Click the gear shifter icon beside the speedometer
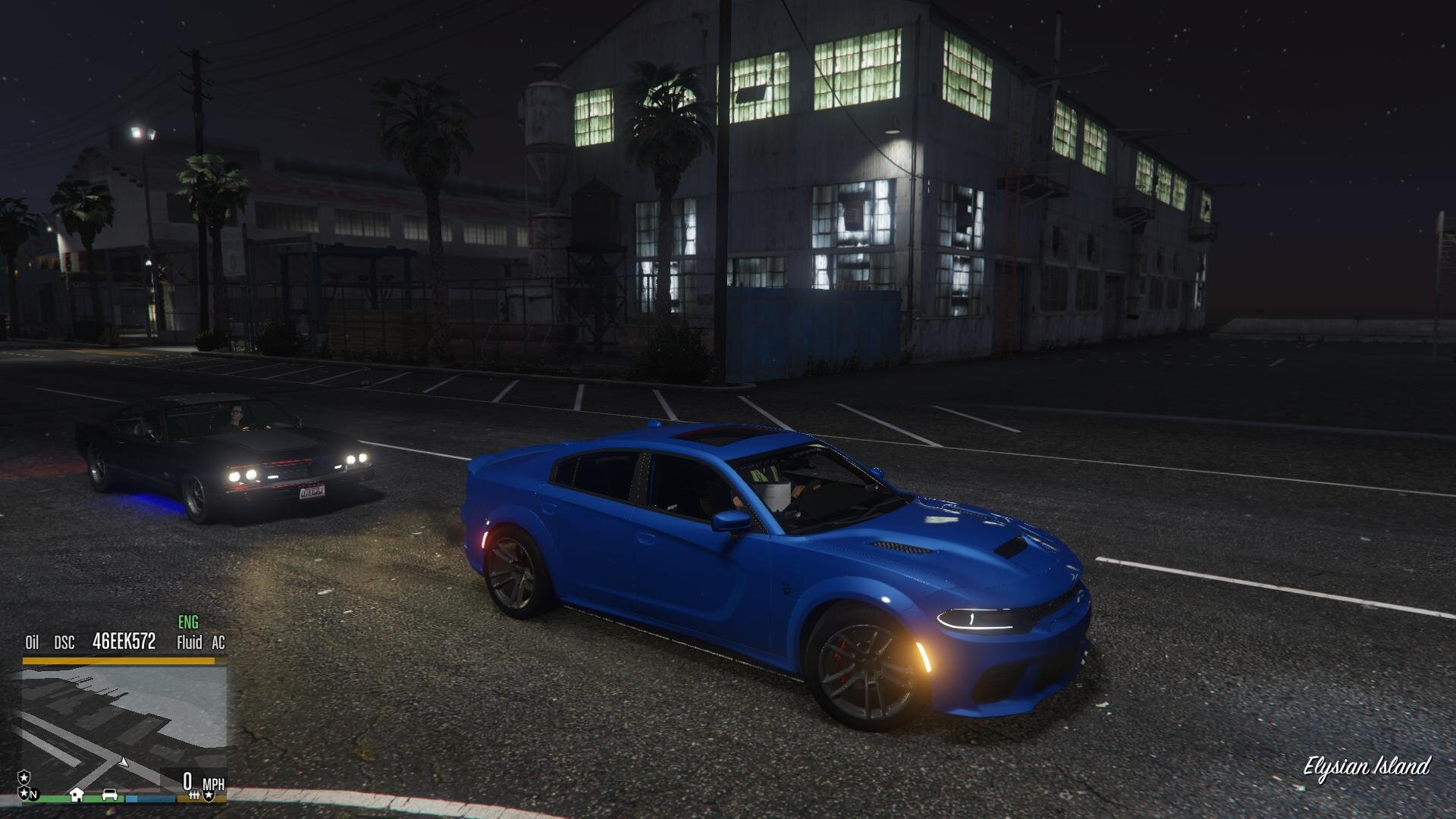The image size is (1456, 819). pyautogui.click(x=194, y=795)
